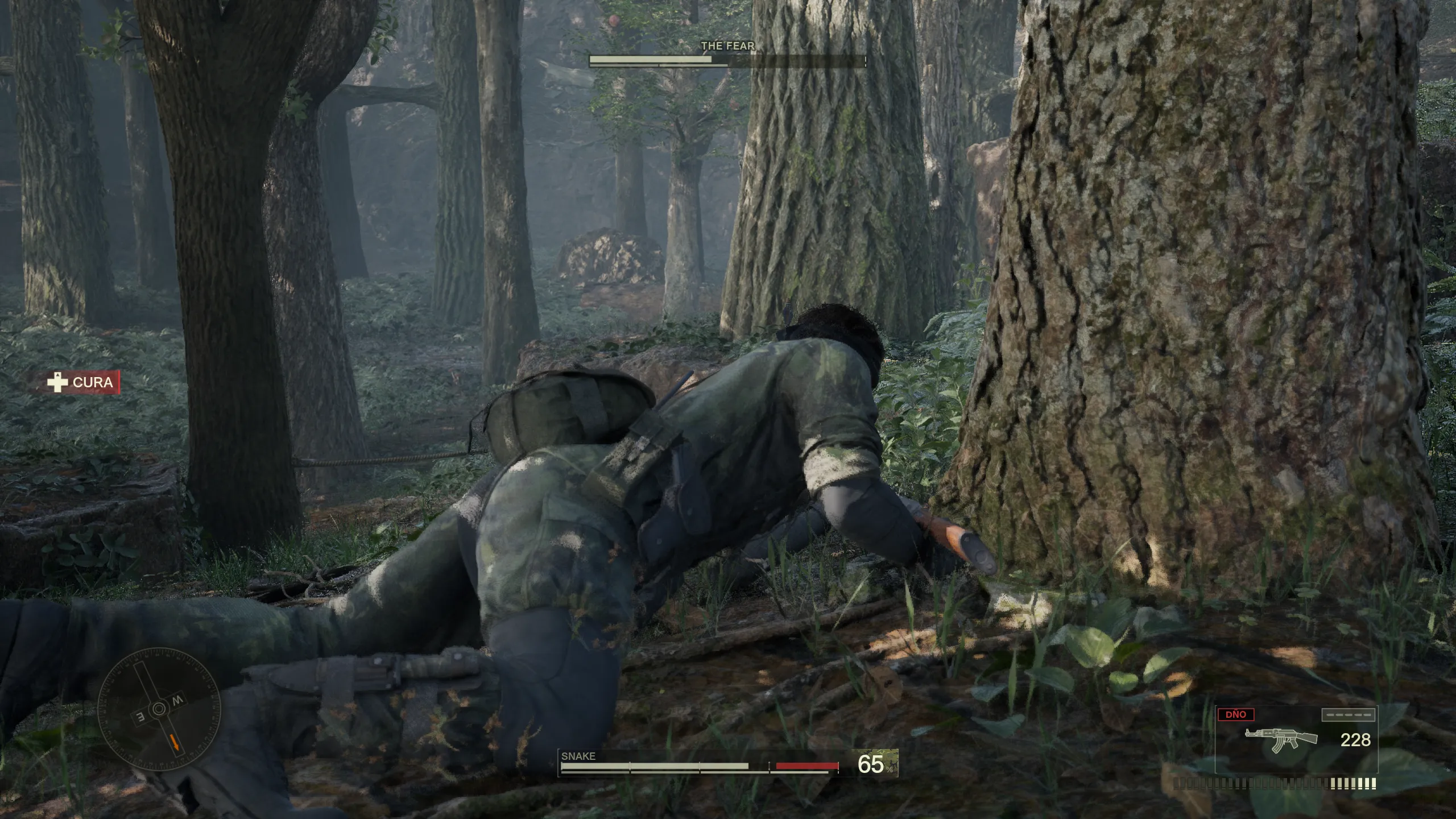Click the camouflage index percentage icon
The width and height of the screenshot is (1456, 819).
point(876,764)
